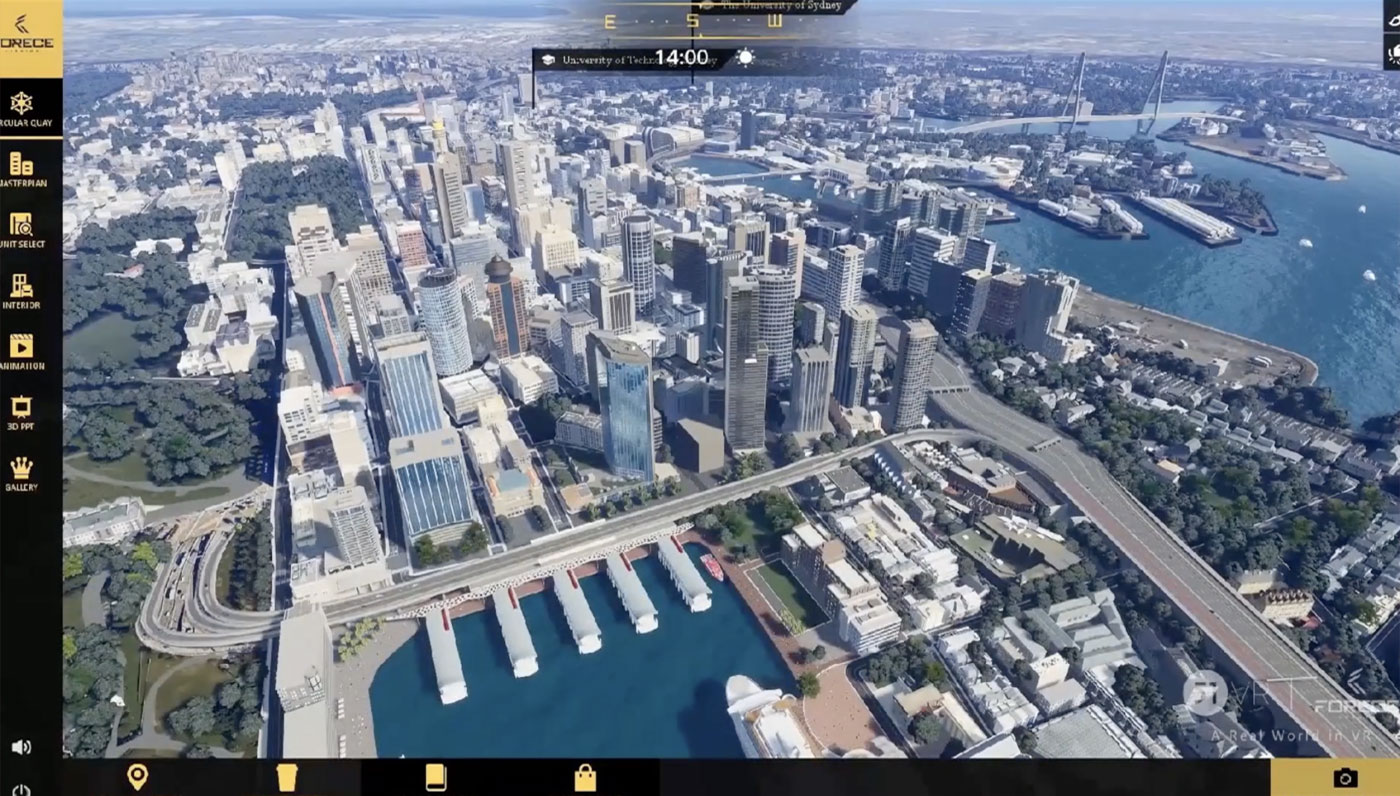Open the Unit Select section
Screen dimensions: 1400x796
coord(22,229)
